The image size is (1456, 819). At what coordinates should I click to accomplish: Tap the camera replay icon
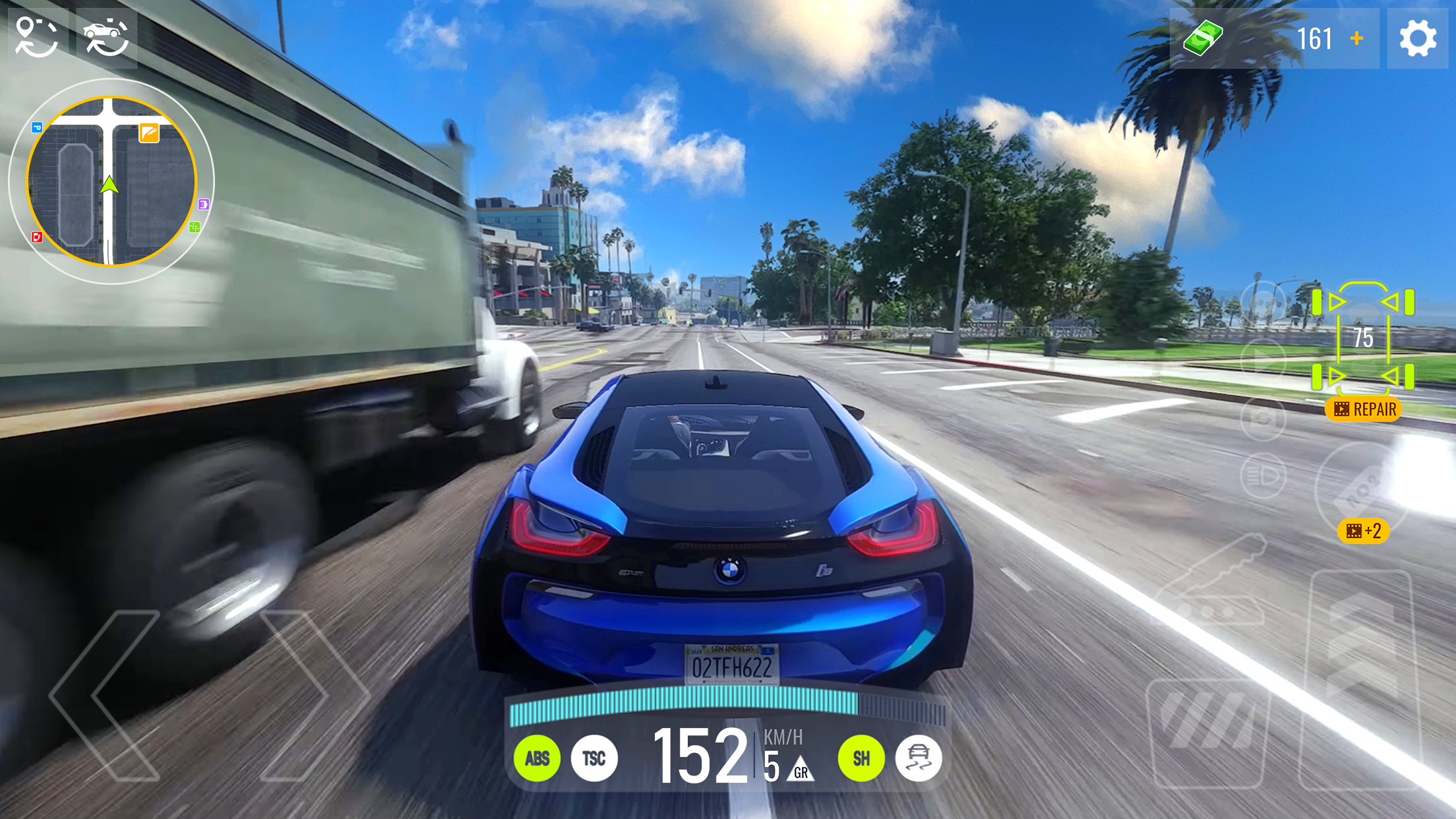coord(1261,418)
